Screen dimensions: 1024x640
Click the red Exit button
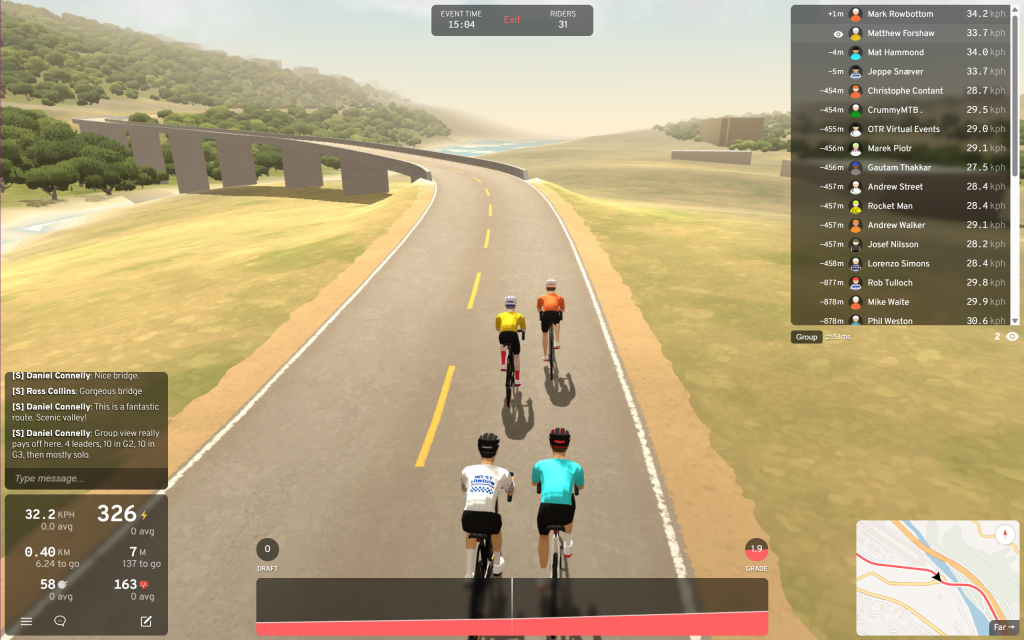pyautogui.click(x=512, y=20)
